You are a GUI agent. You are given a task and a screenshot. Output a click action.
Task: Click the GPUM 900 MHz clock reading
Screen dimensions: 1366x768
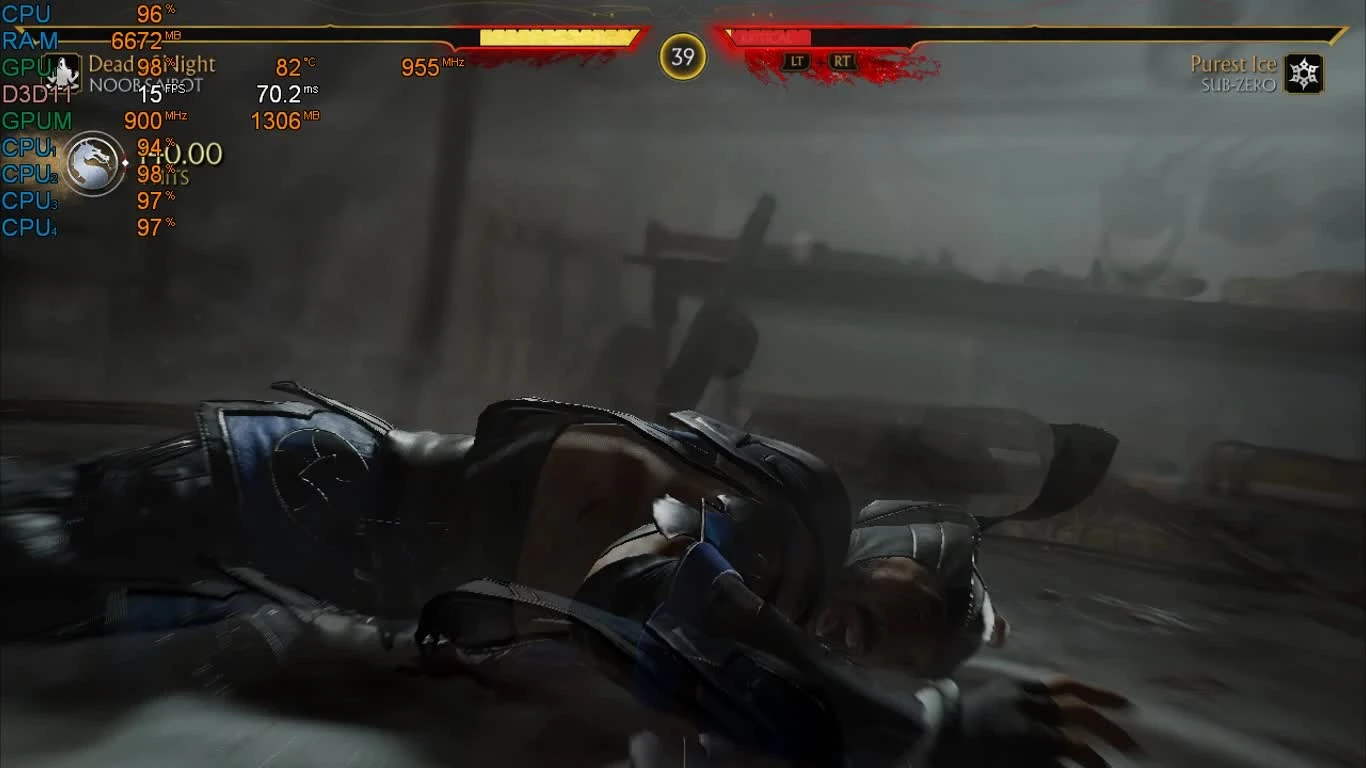coord(142,121)
